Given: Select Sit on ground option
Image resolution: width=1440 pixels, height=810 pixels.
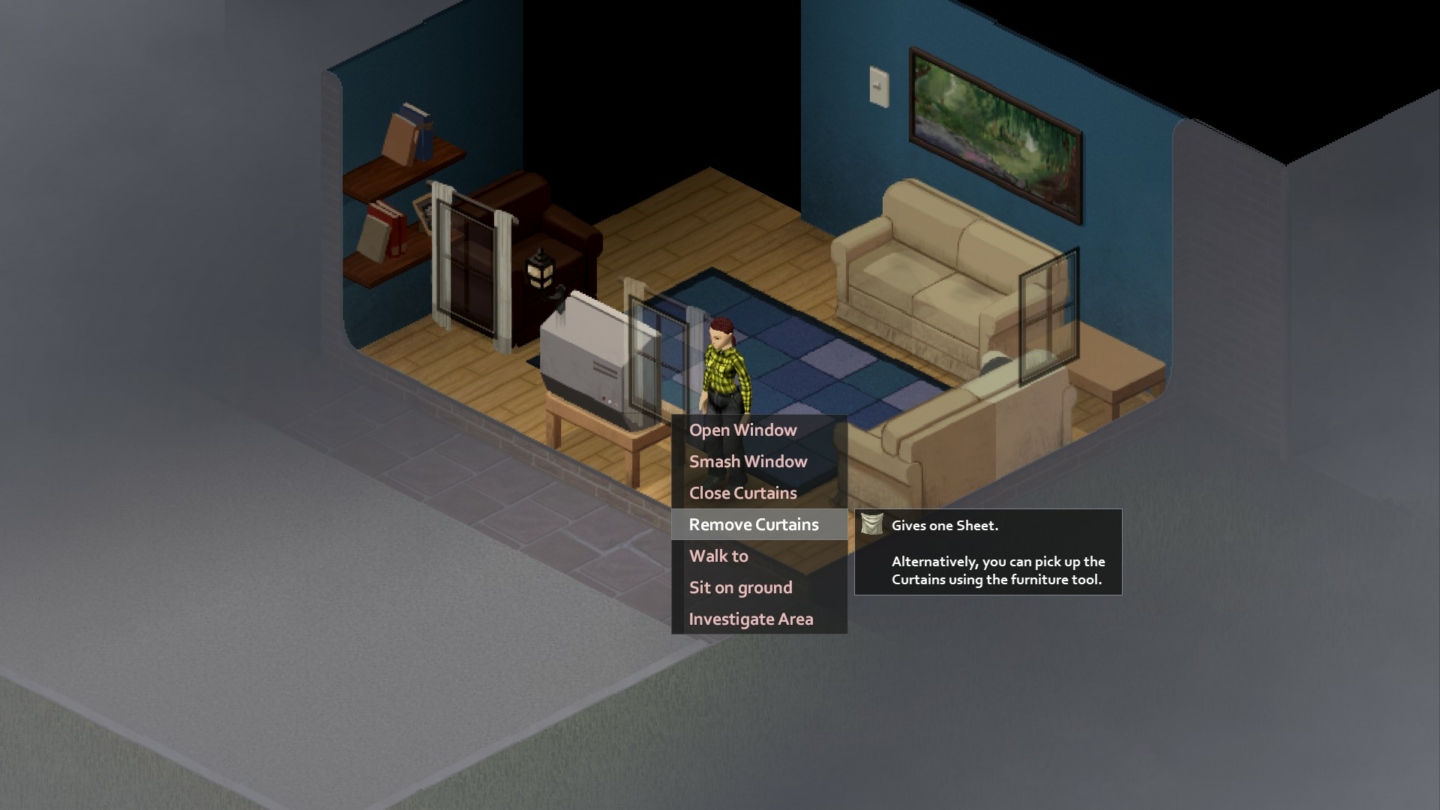Looking at the screenshot, I should [738, 587].
